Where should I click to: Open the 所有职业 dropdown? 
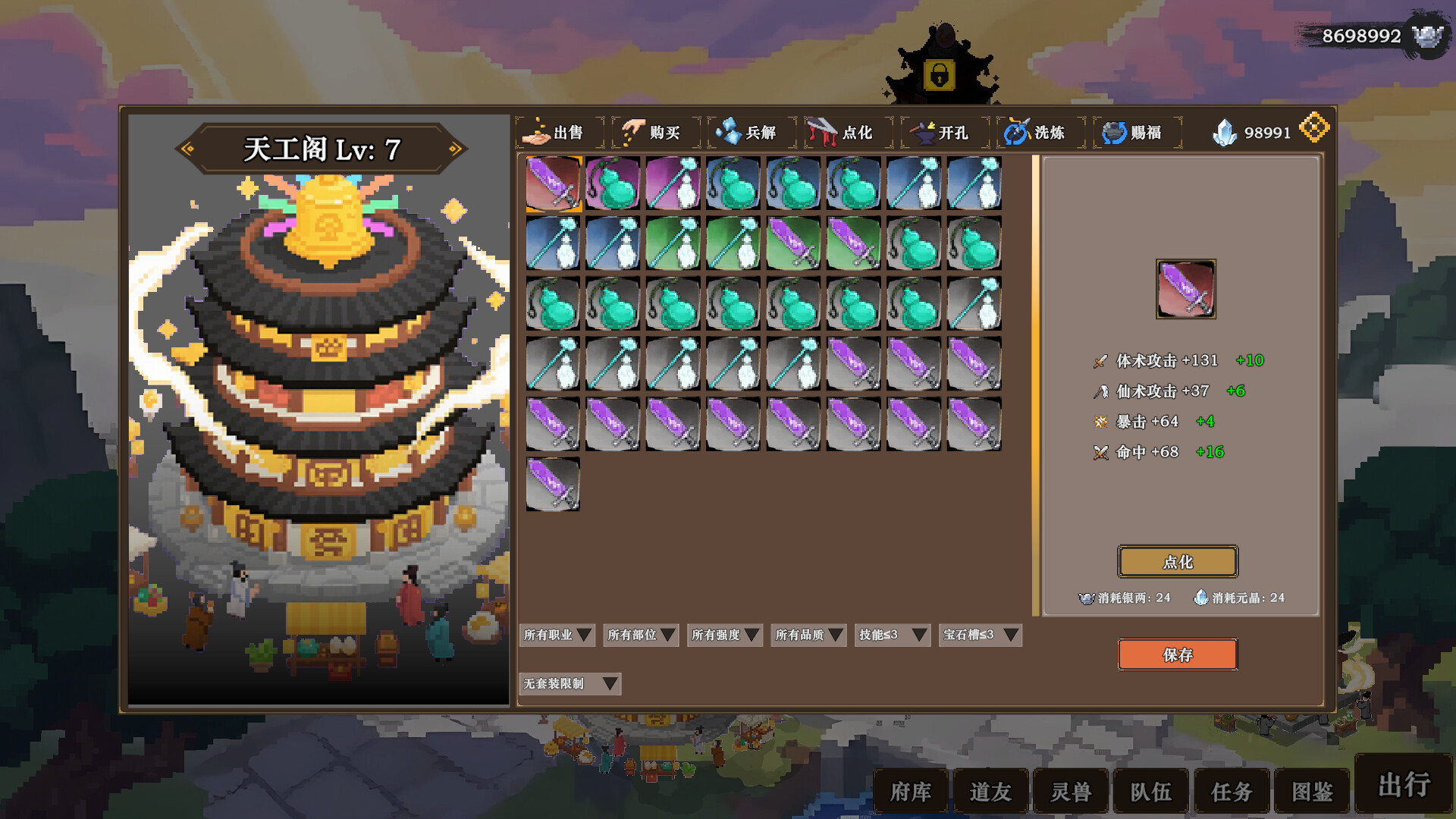tap(555, 635)
